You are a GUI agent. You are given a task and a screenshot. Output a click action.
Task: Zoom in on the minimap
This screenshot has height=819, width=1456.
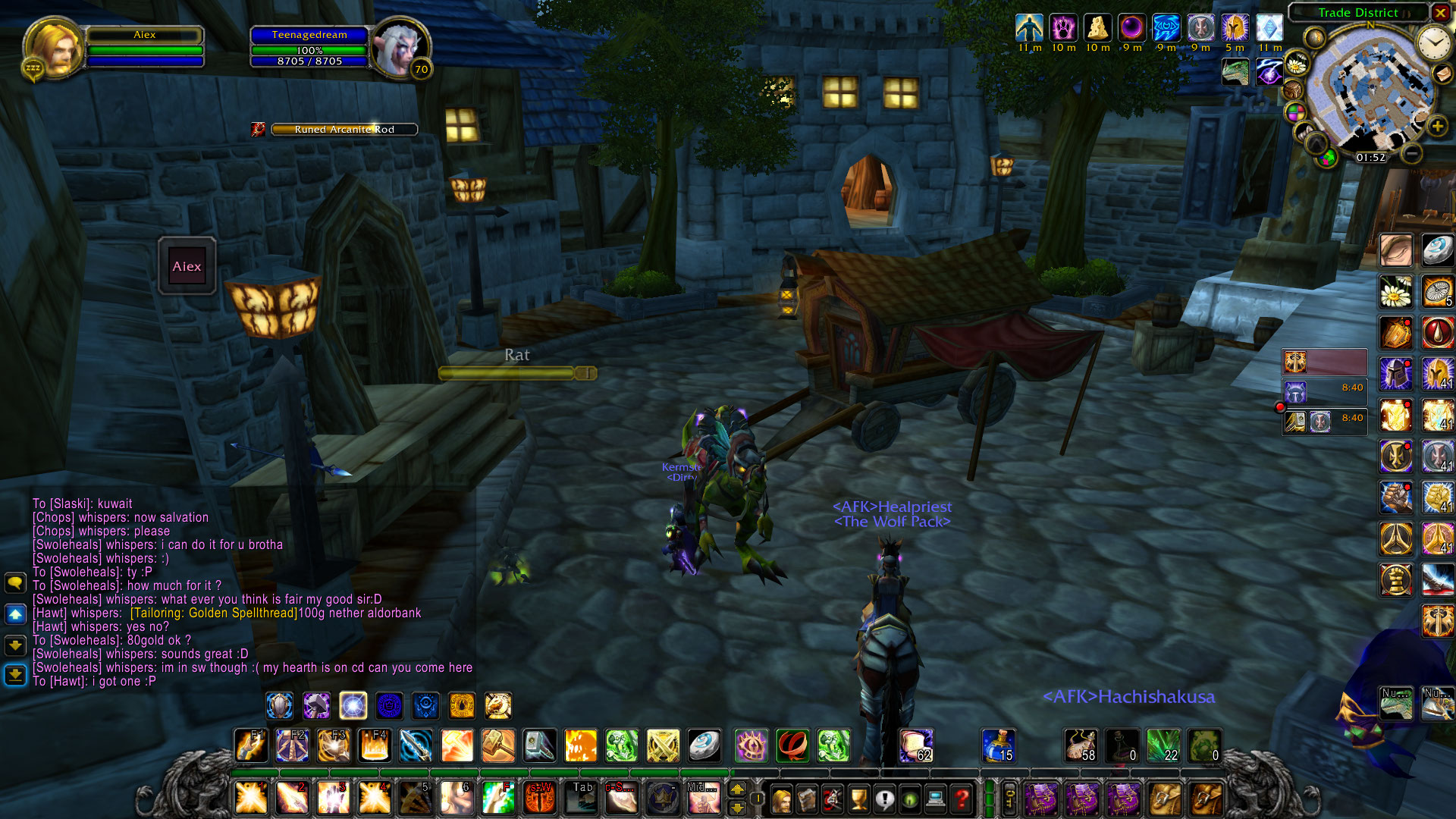(1437, 127)
